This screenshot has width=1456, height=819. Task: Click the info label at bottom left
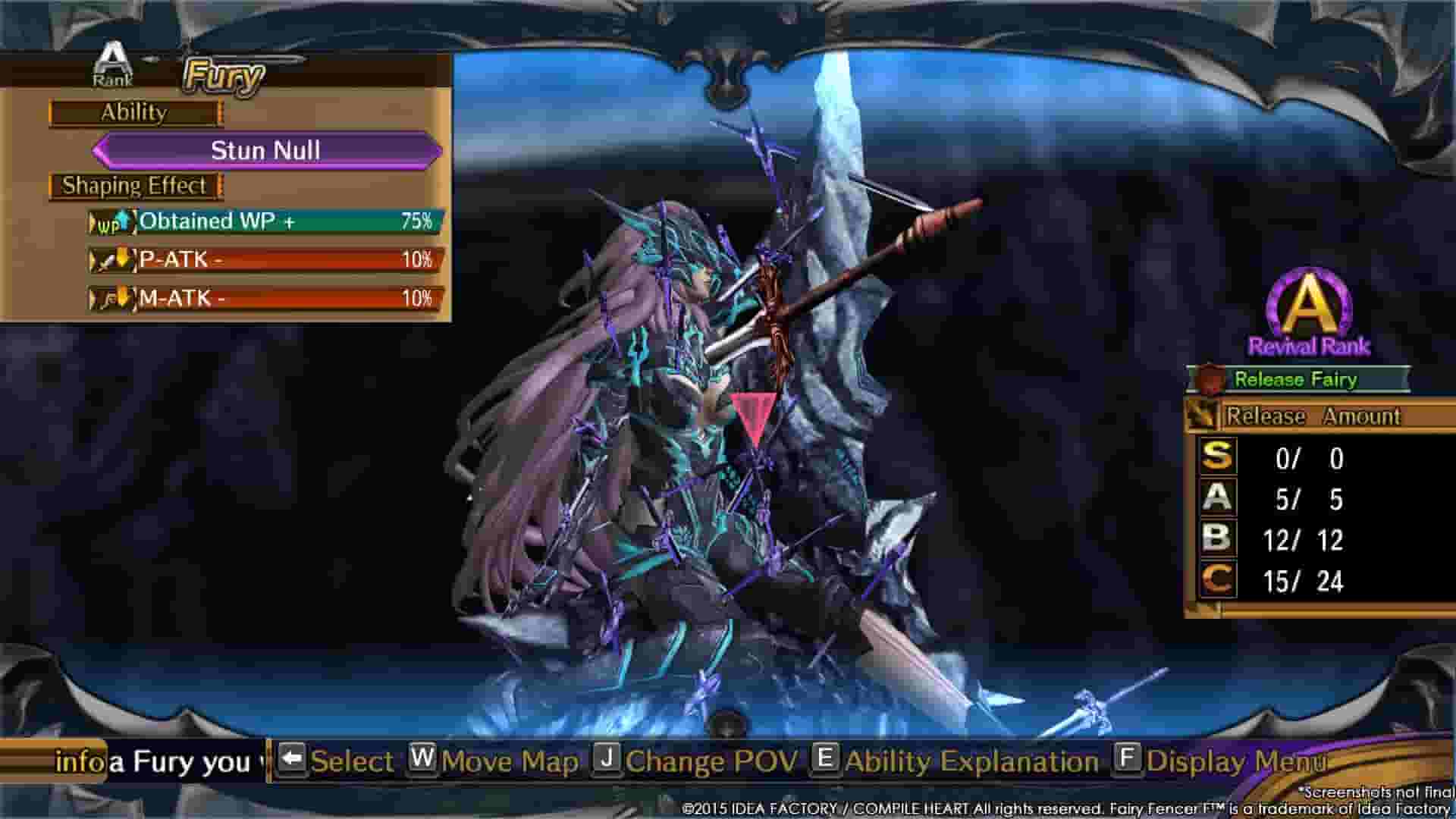pos(76,761)
